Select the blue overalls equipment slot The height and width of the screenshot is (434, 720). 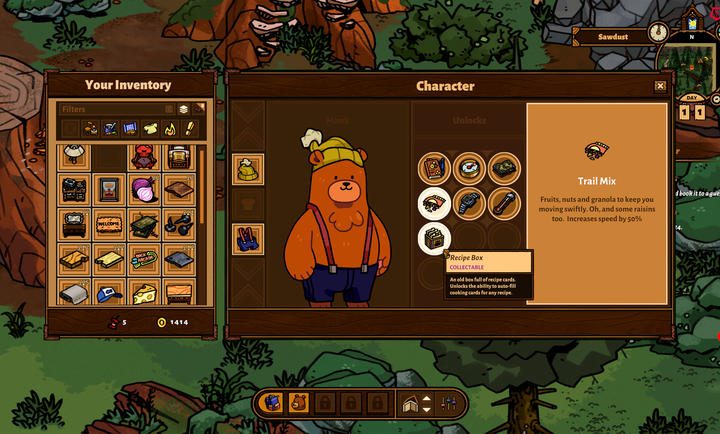pos(248,238)
